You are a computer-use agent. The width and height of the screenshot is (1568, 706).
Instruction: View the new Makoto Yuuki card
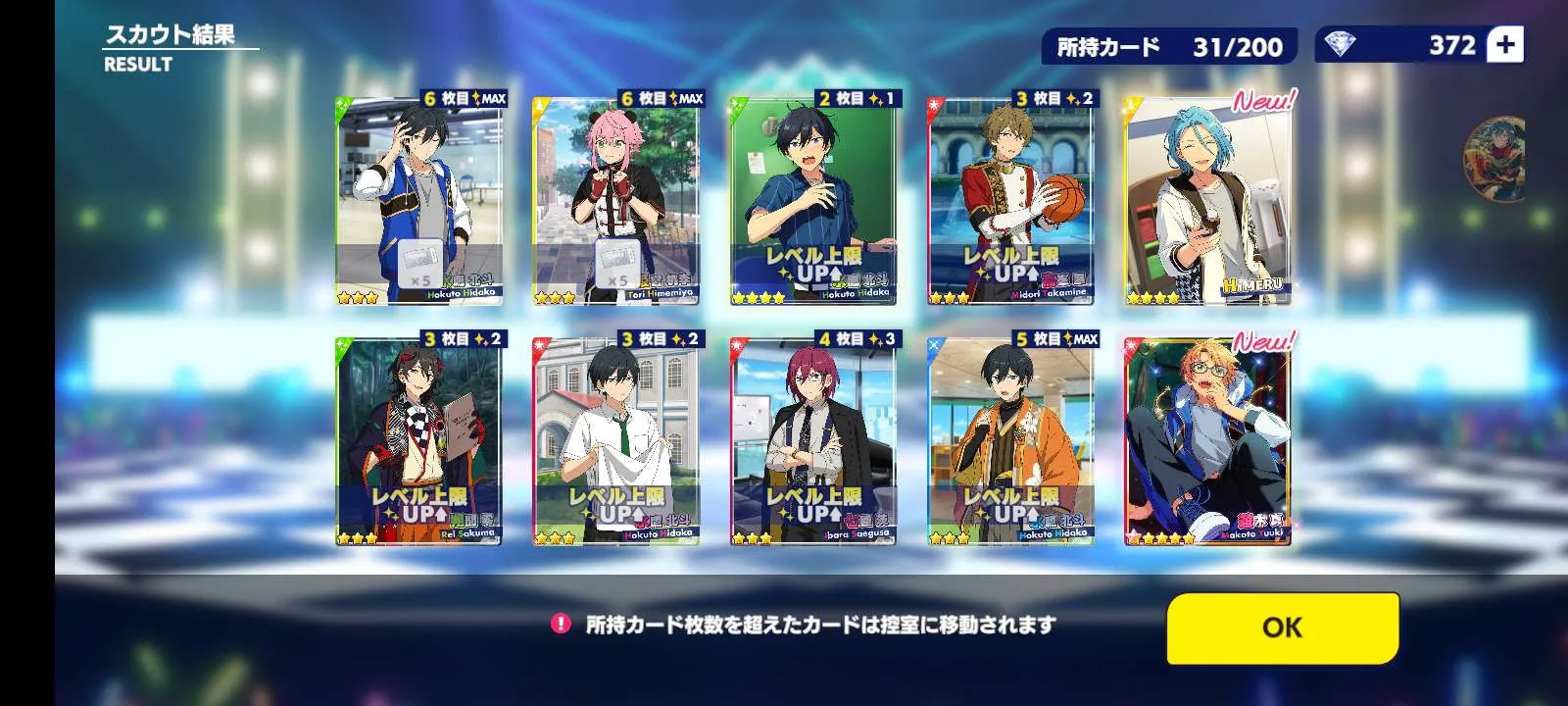pyautogui.click(x=1207, y=441)
